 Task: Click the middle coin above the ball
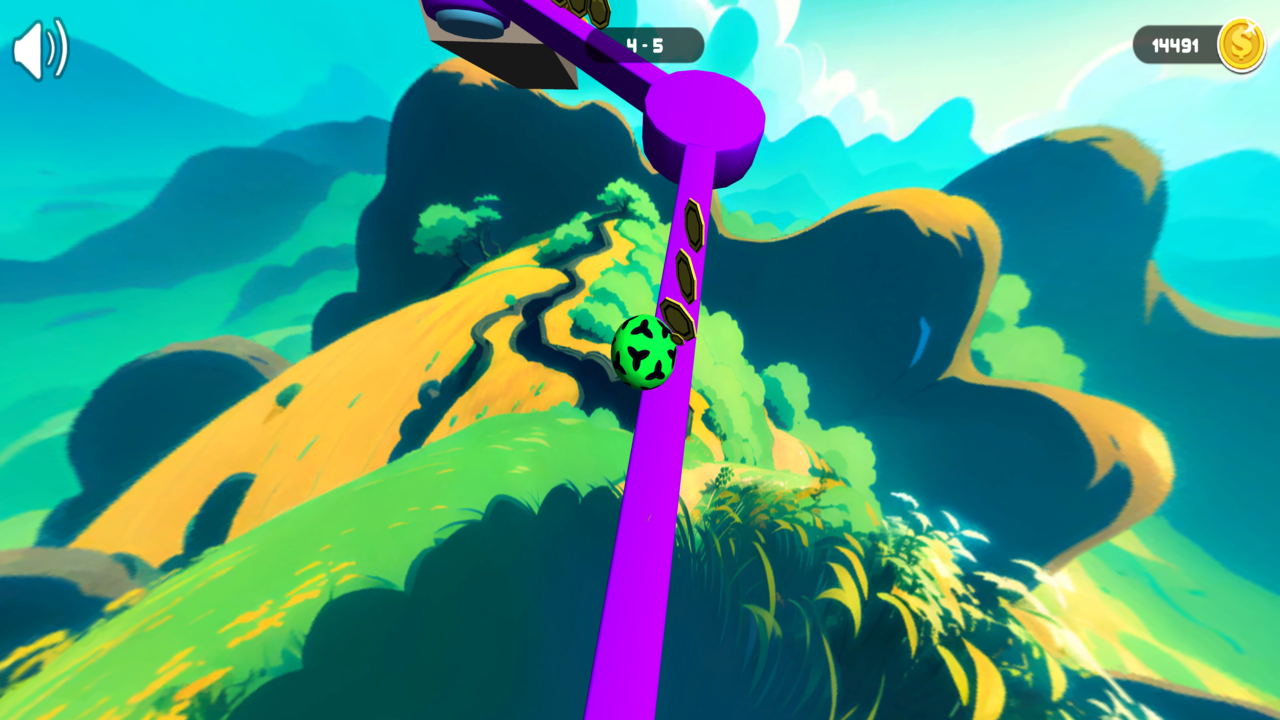[684, 273]
